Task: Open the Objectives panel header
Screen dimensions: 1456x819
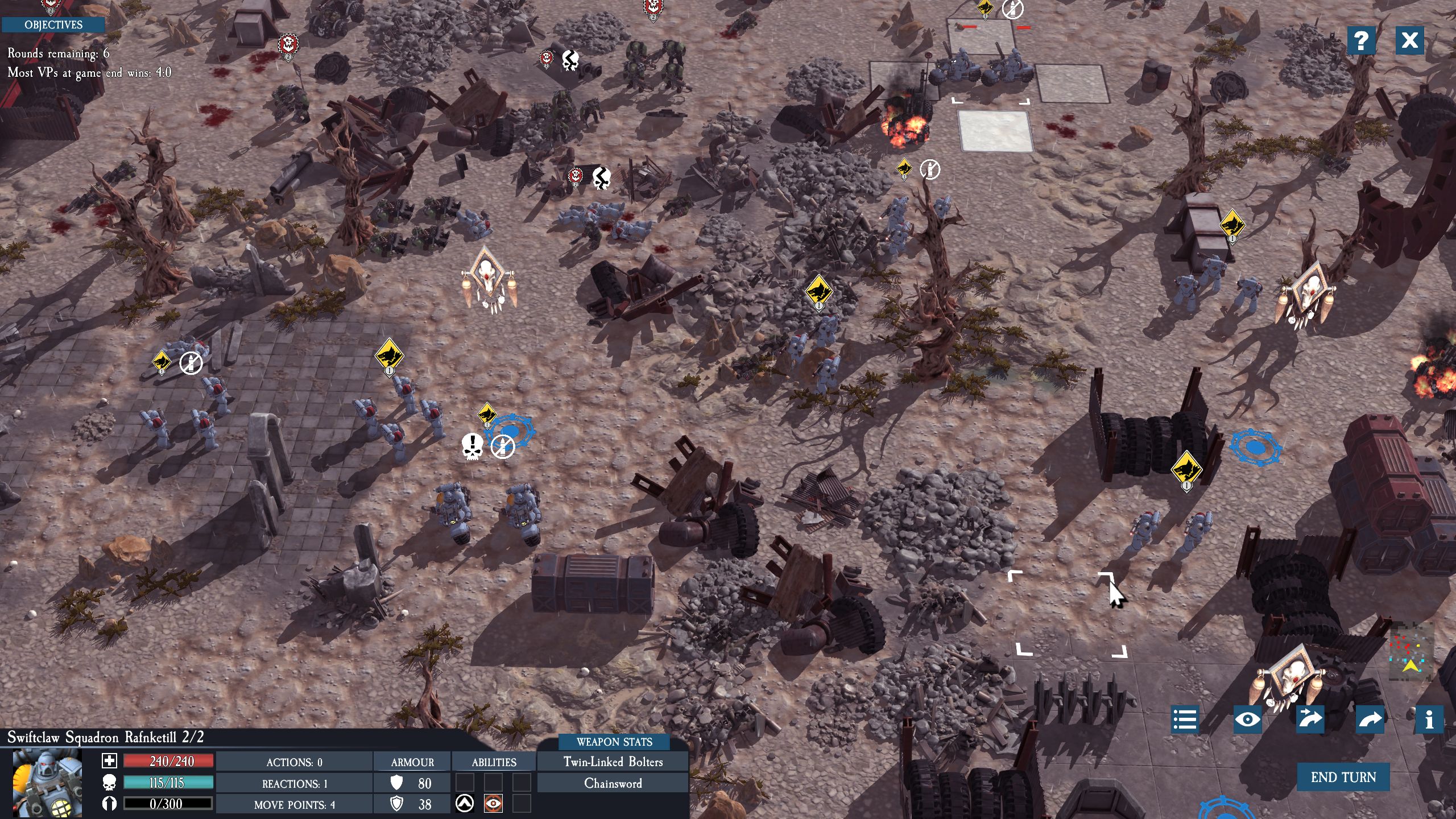Action: click(x=53, y=24)
